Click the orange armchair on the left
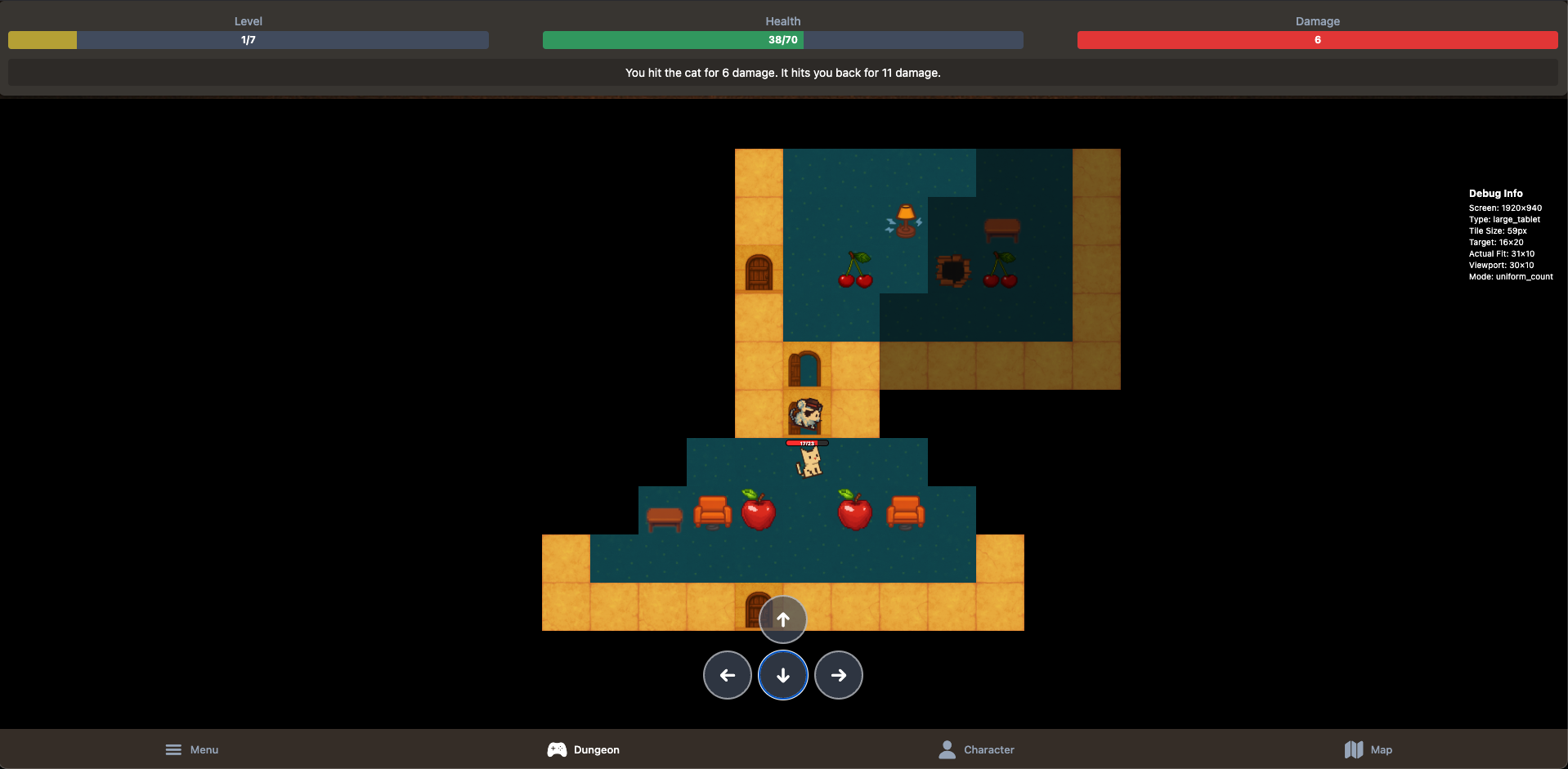The width and height of the screenshot is (1568, 769). pyautogui.click(x=713, y=511)
